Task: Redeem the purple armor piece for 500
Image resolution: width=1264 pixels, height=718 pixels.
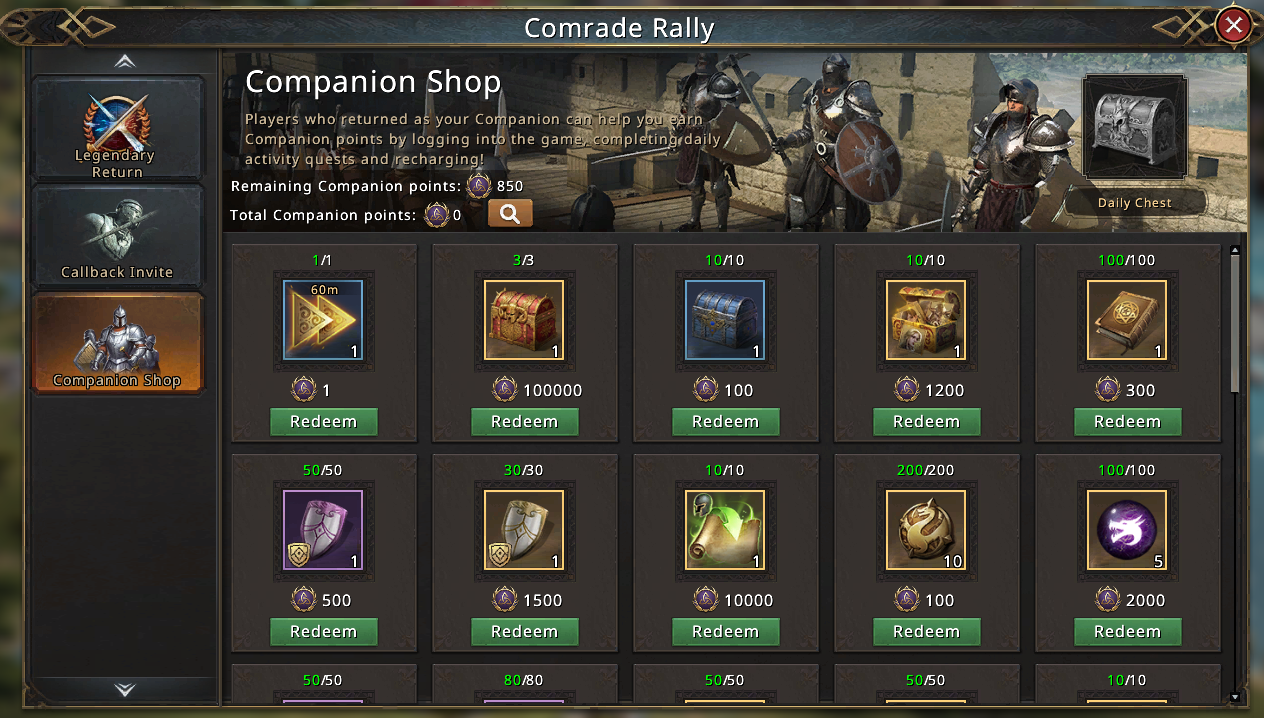Action: pyautogui.click(x=323, y=632)
